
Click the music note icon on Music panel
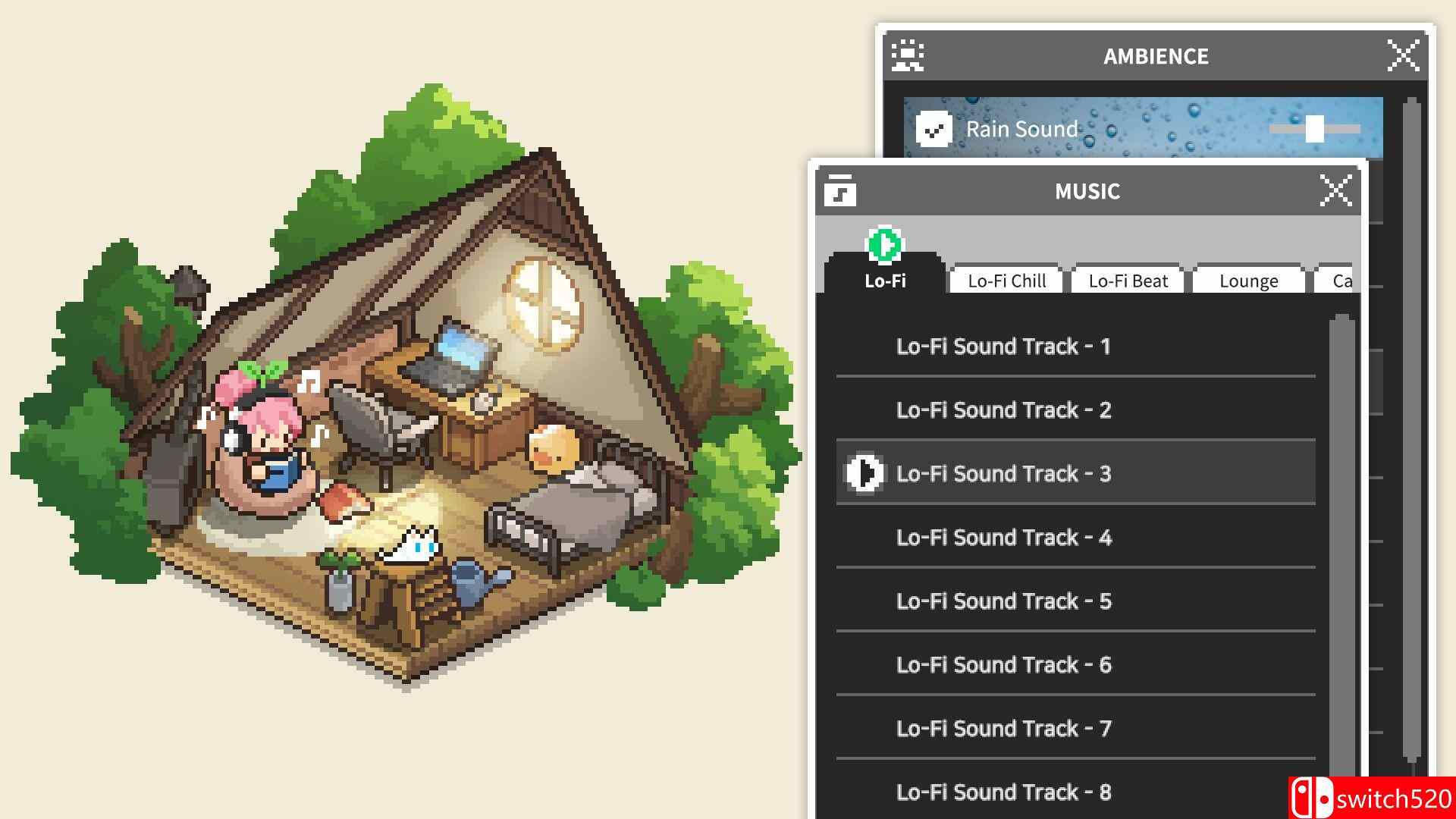(x=842, y=190)
